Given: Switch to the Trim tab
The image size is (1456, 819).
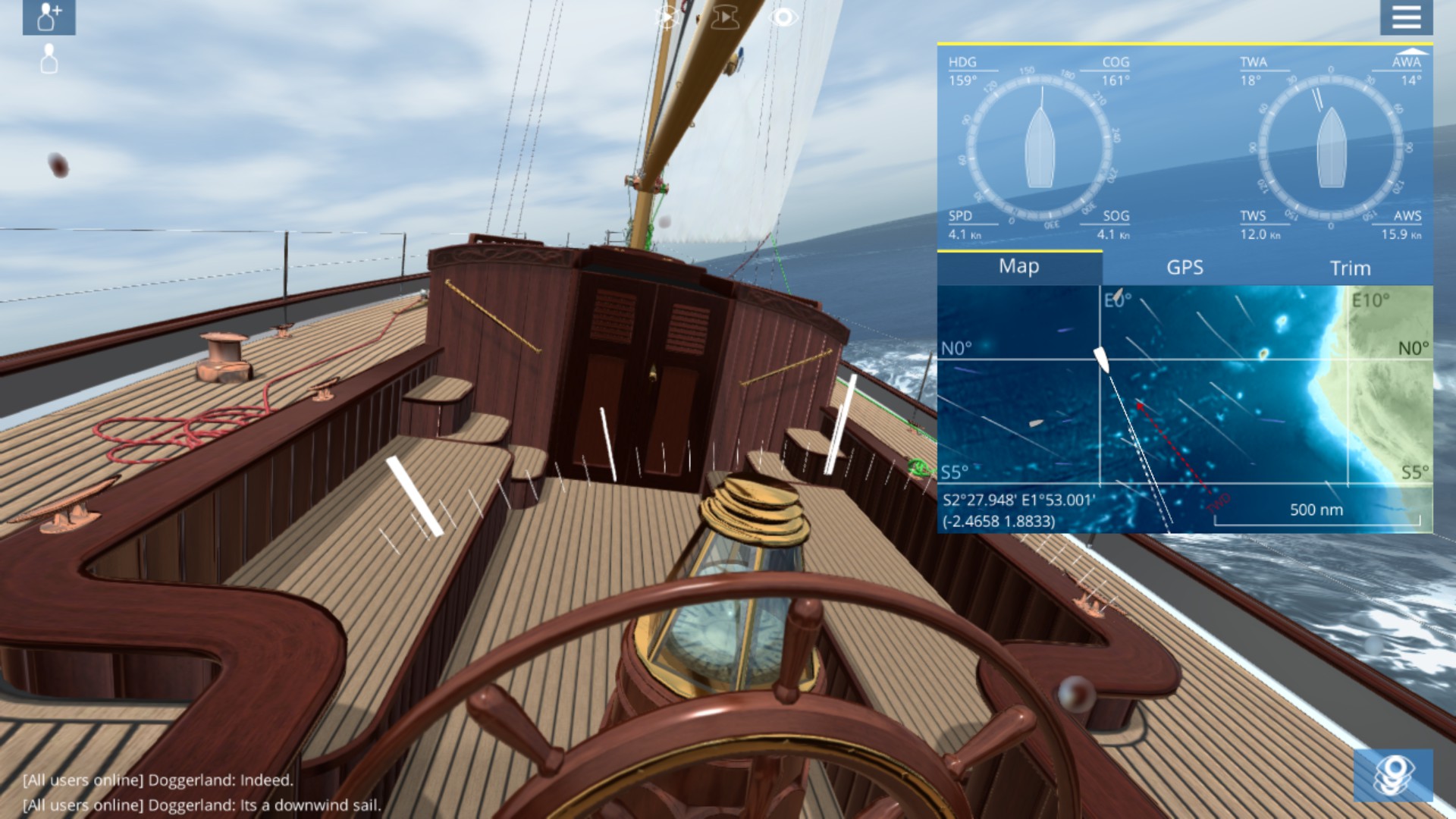Looking at the screenshot, I should click(x=1350, y=268).
